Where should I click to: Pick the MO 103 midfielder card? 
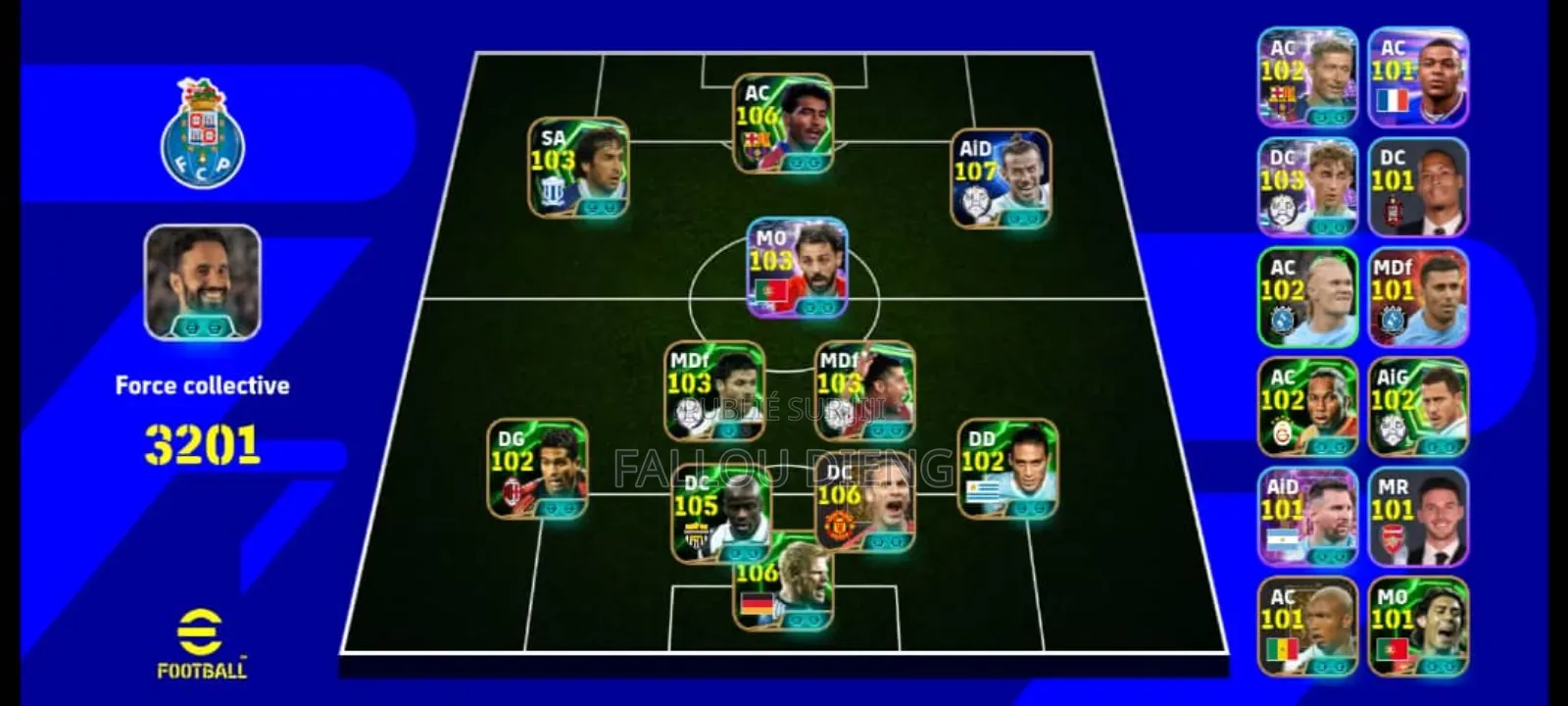(797, 268)
